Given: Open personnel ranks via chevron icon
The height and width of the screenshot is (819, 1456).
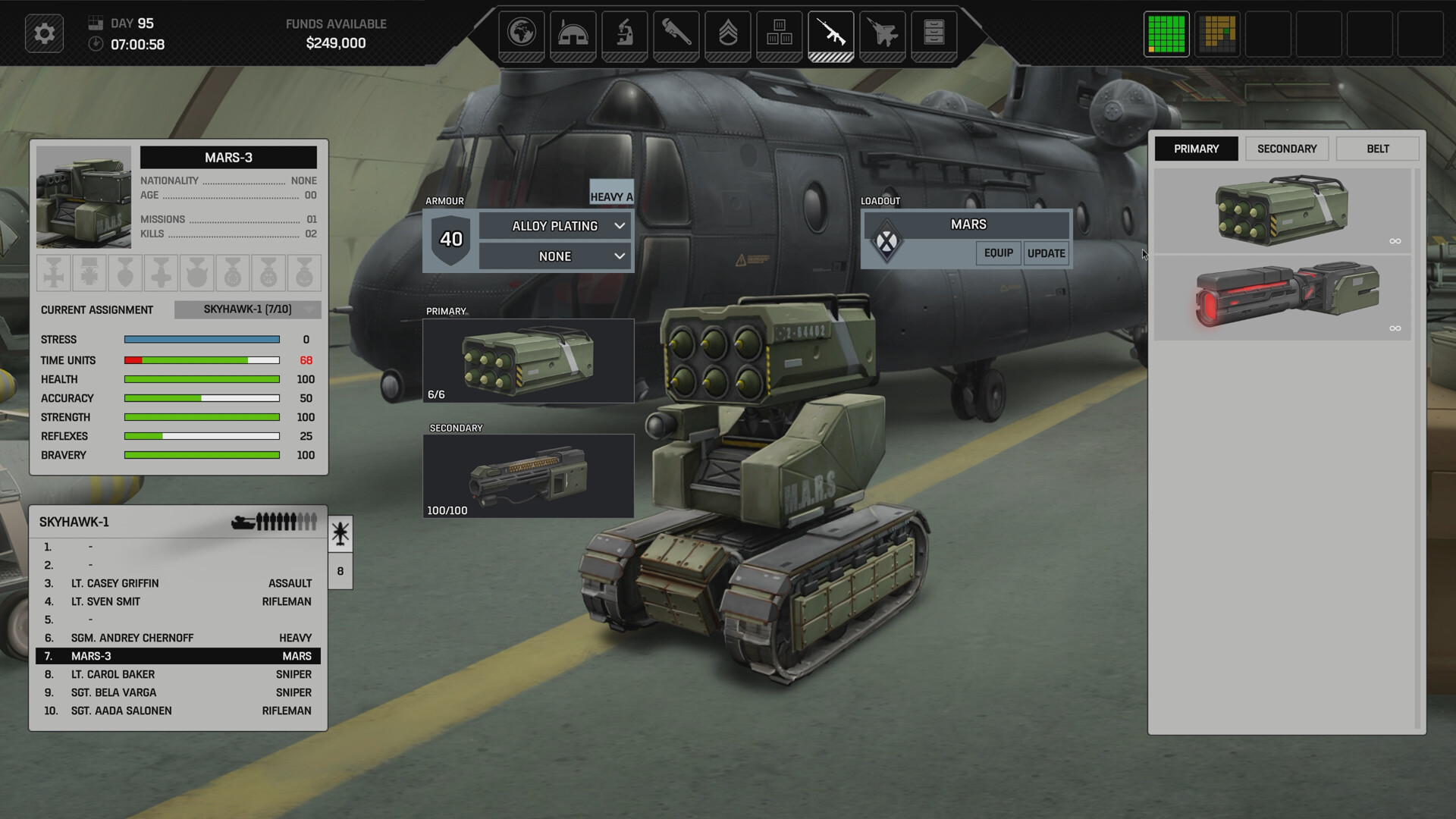Looking at the screenshot, I should click(728, 32).
